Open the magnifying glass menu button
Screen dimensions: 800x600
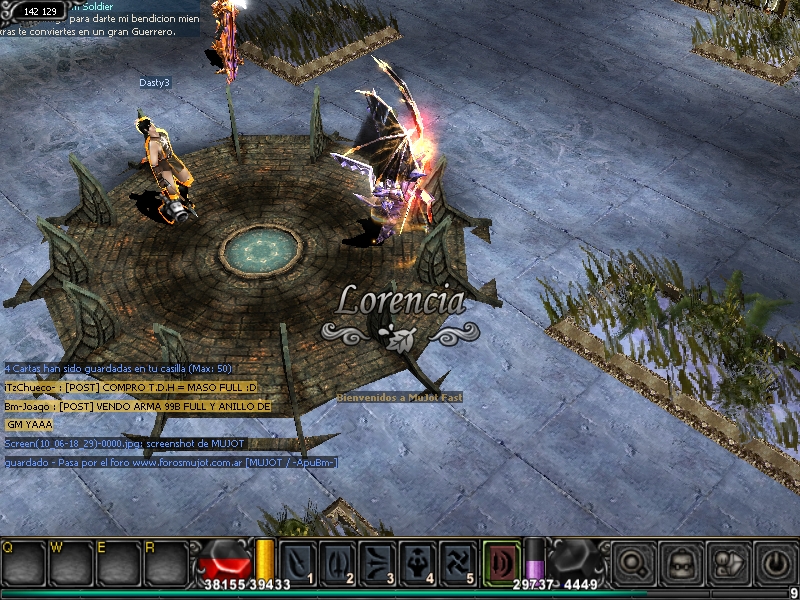coord(633,563)
